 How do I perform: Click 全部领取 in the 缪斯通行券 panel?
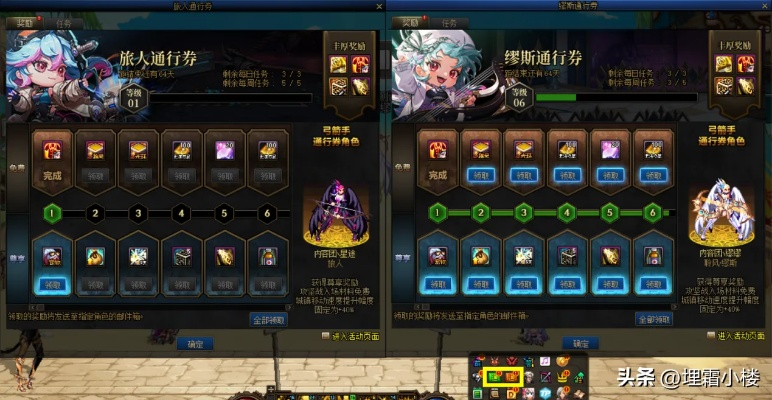[x=657, y=320]
